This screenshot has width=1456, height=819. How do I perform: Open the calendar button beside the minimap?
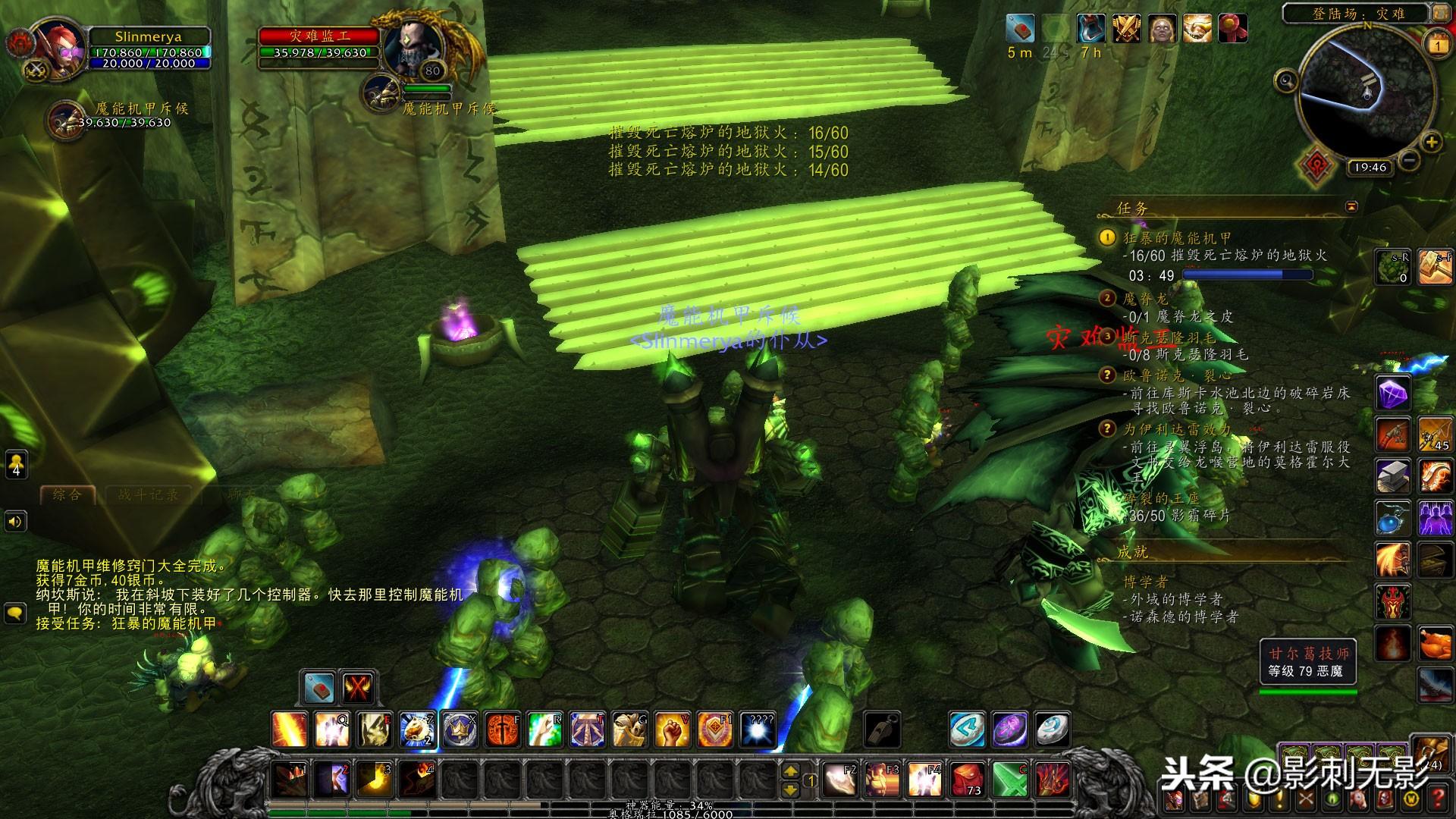[1437, 45]
